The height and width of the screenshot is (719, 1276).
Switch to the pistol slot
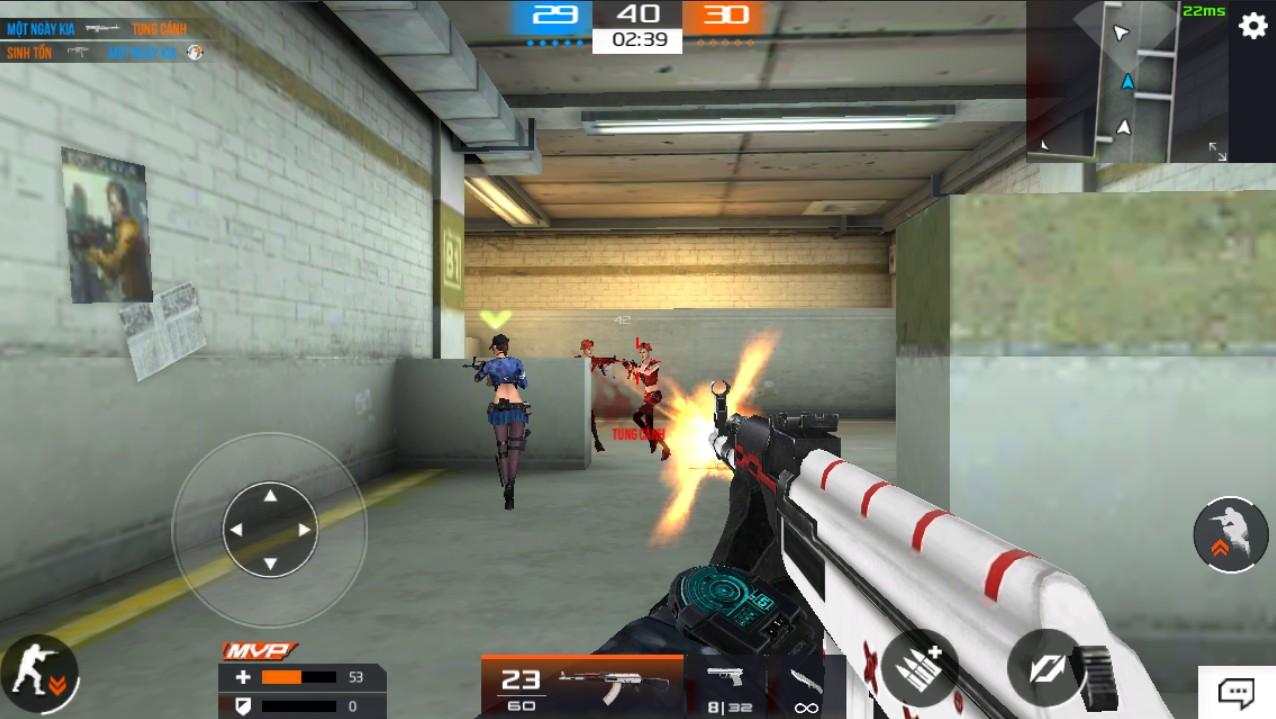click(729, 687)
